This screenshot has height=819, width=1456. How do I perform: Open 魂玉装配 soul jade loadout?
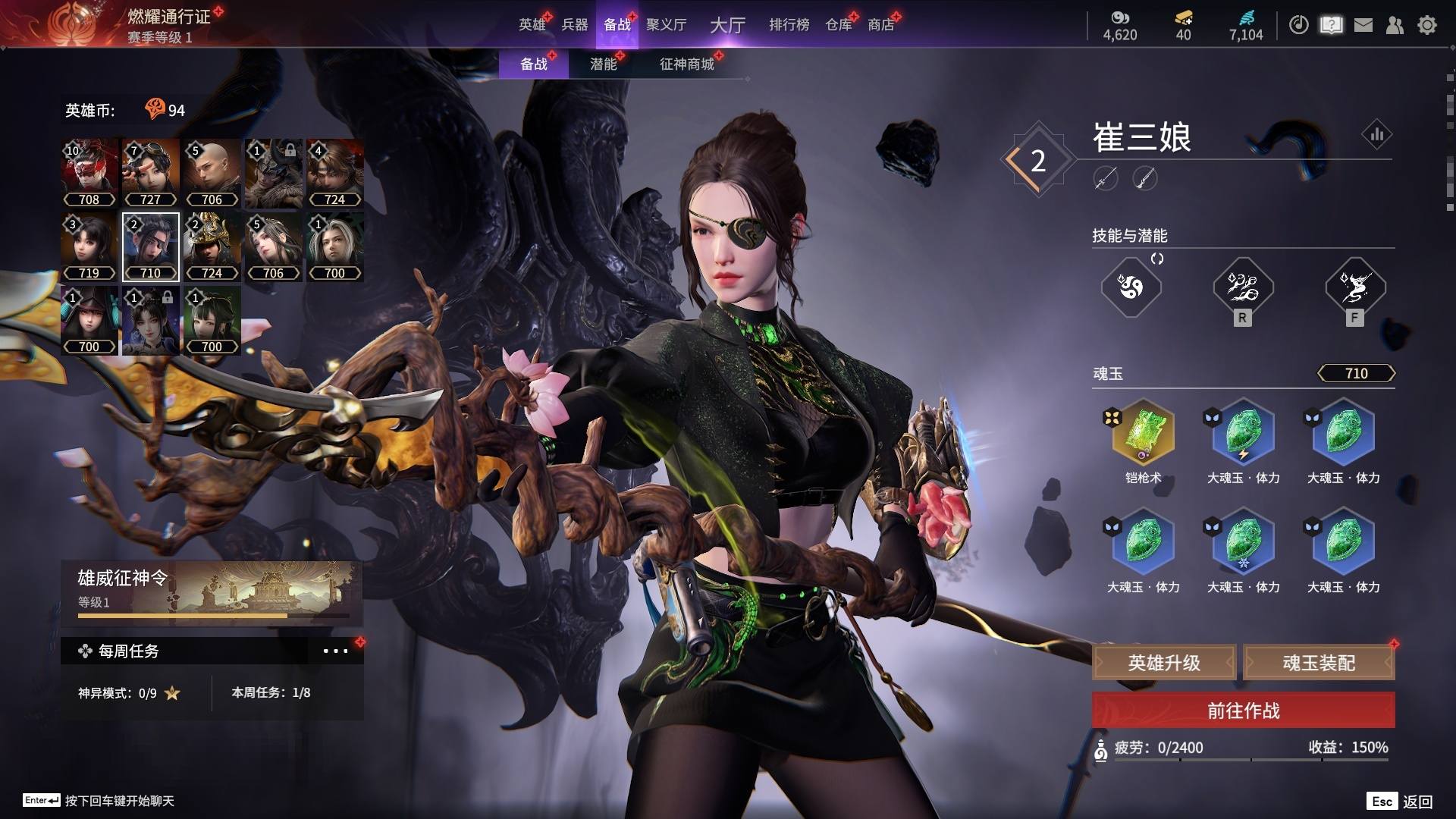pyautogui.click(x=1319, y=663)
